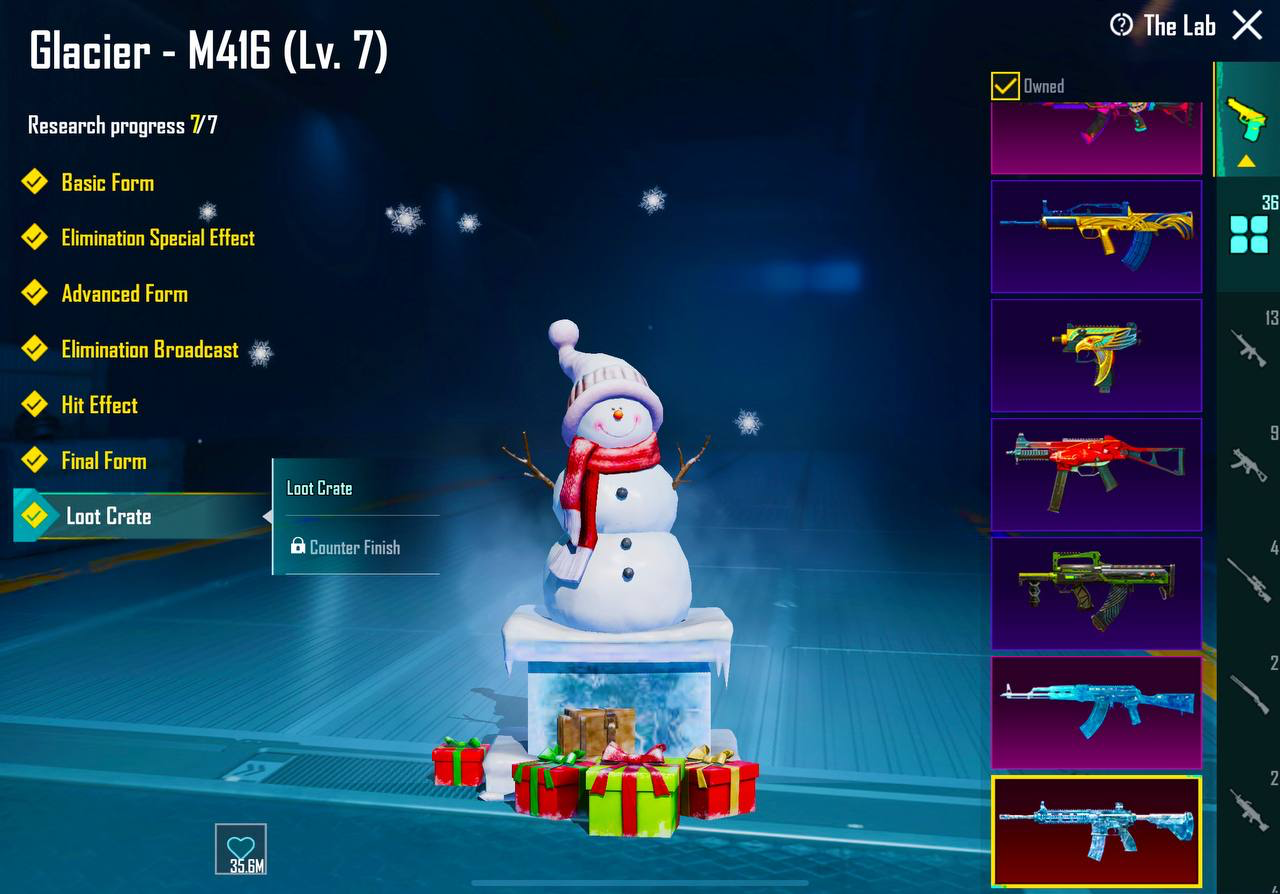
Task: Select the Elimination Special Effect stage
Action: [157, 238]
